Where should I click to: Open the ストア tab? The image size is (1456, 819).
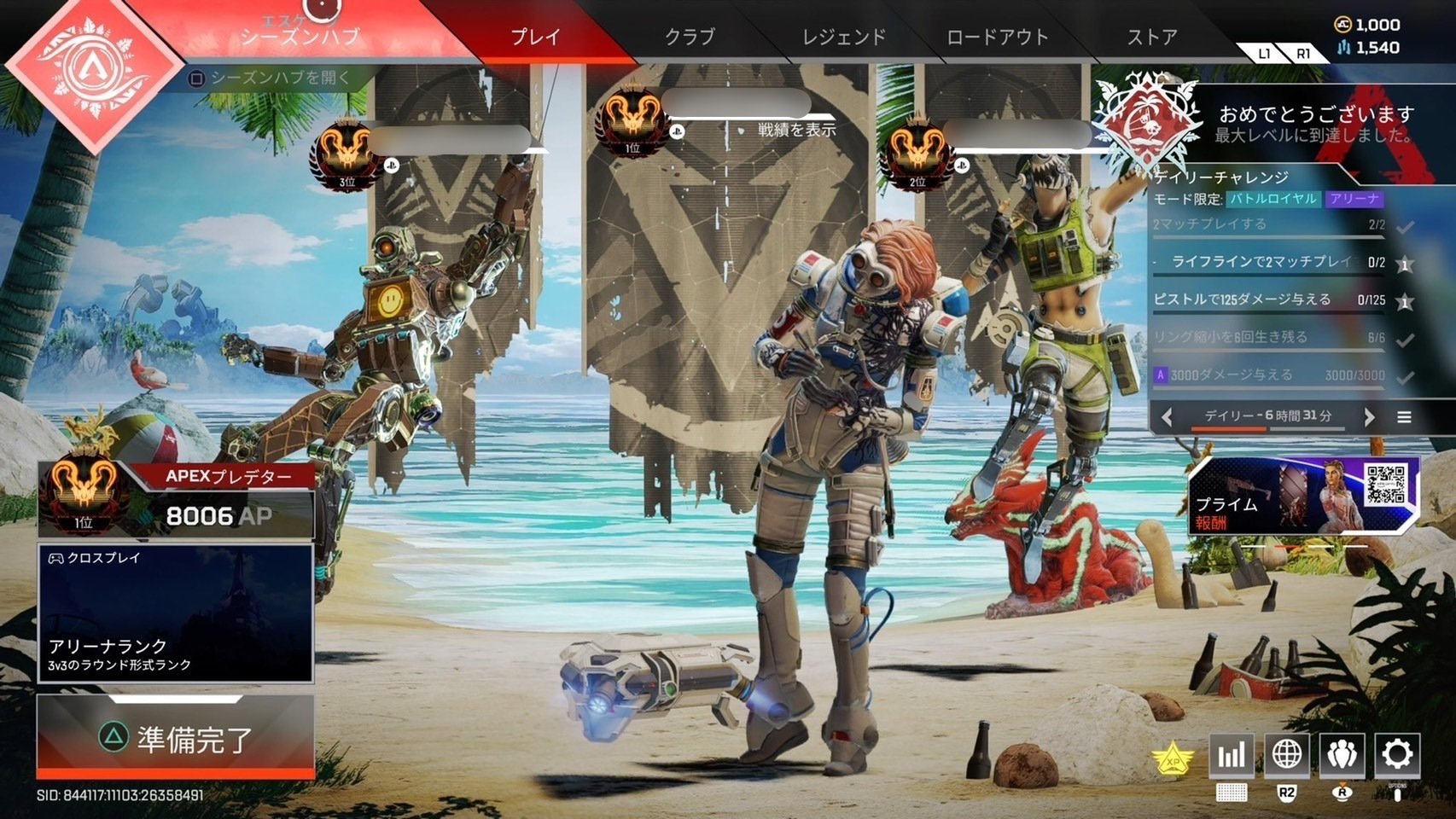click(1152, 37)
